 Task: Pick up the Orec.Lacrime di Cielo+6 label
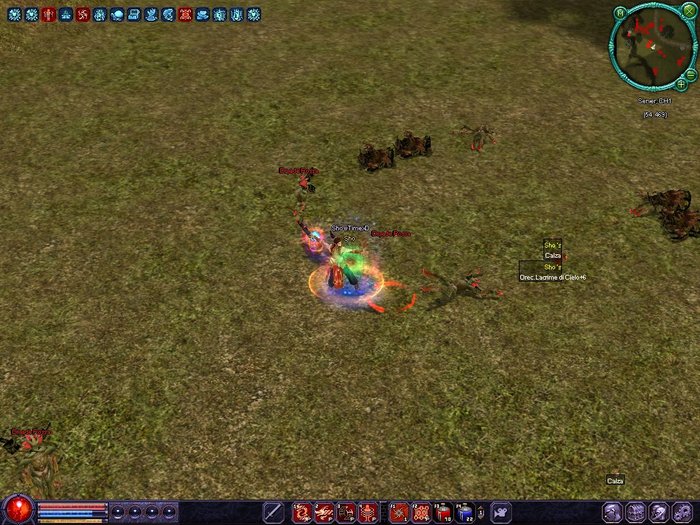point(552,277)
